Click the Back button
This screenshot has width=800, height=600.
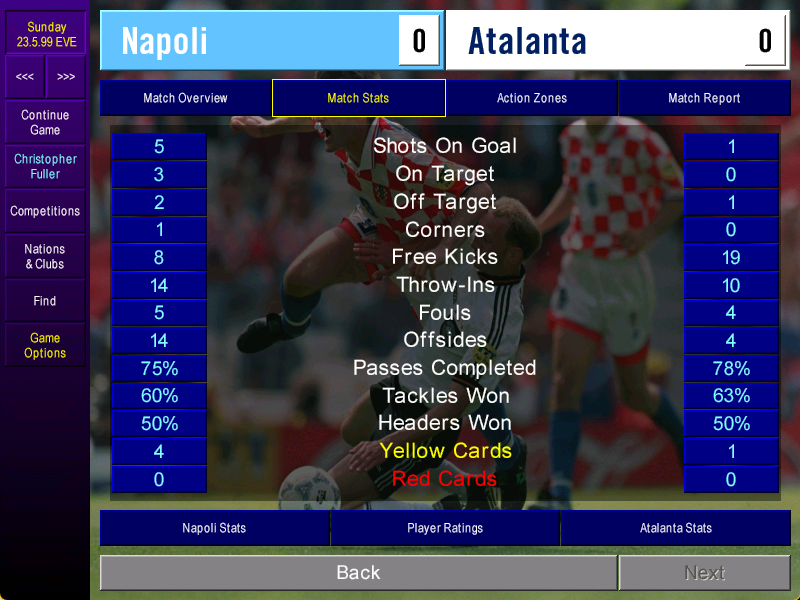click(358, 573)
